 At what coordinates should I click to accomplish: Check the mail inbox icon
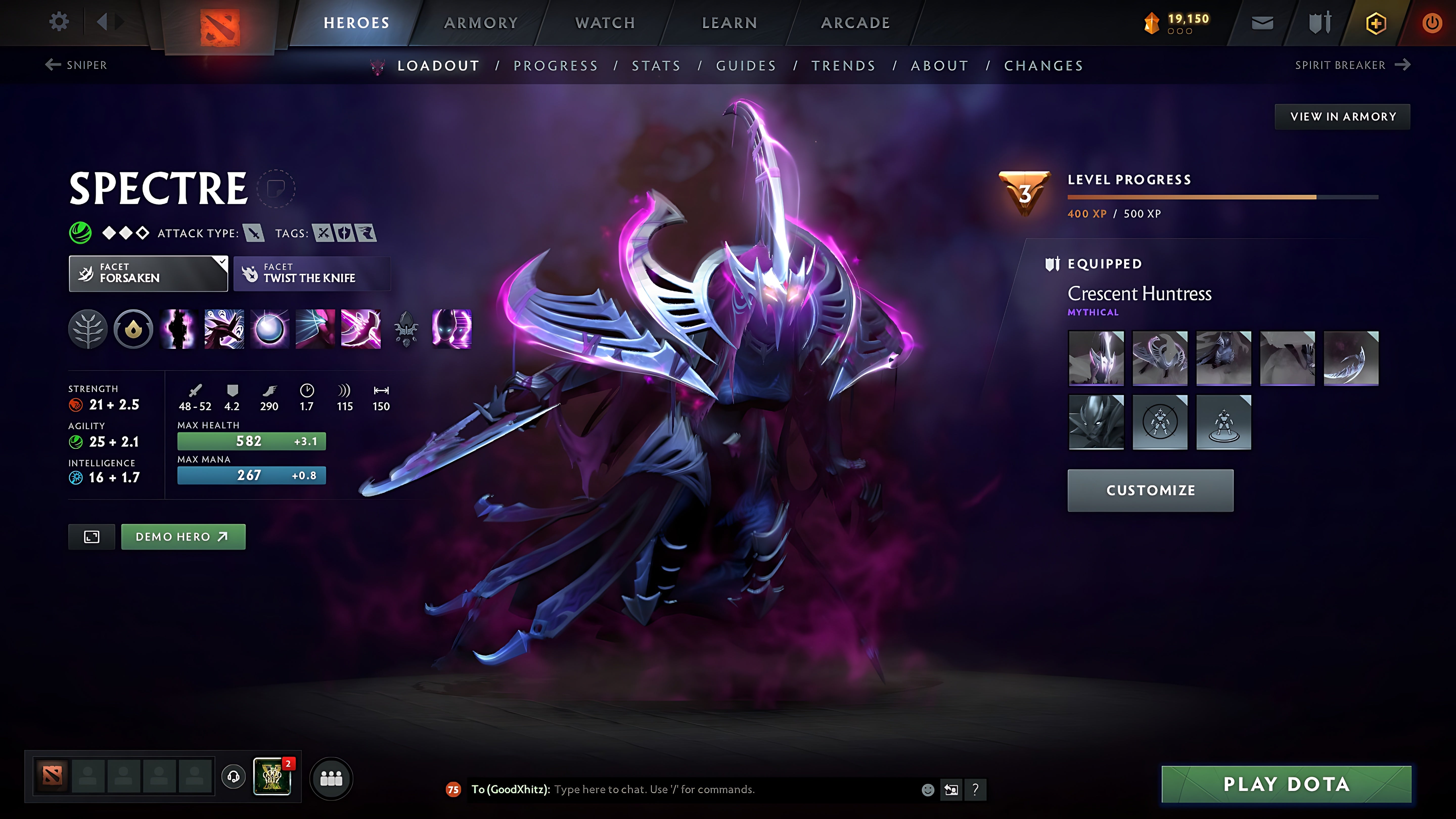(x=1262, y=22)
